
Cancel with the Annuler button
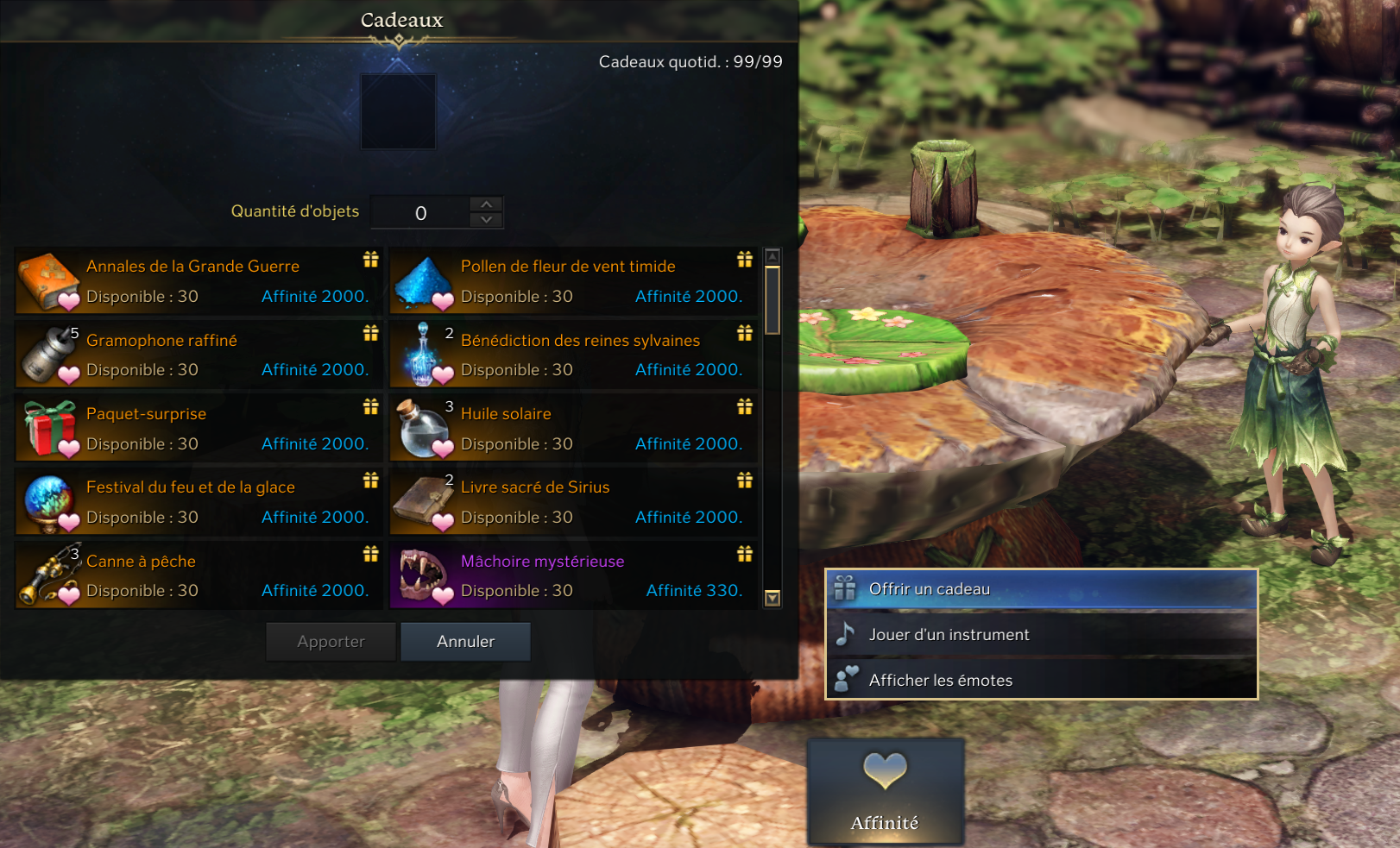coord(465,642)
